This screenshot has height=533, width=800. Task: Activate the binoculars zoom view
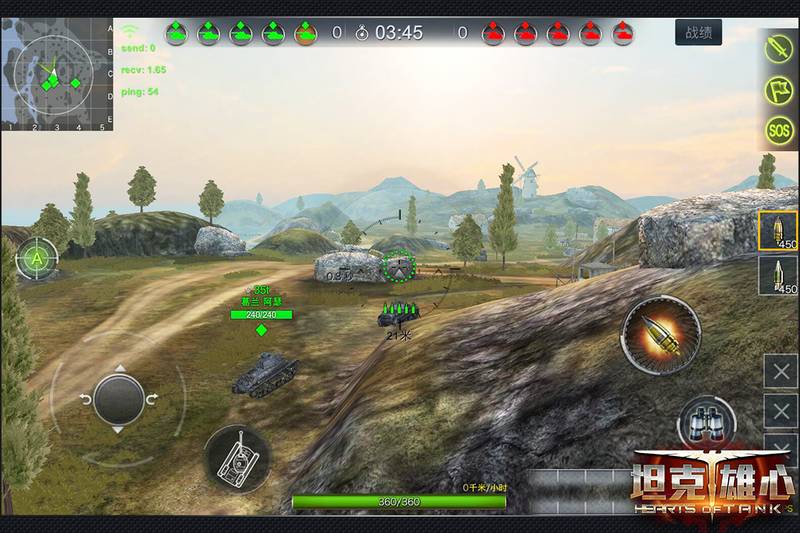(x=707, y=423)
